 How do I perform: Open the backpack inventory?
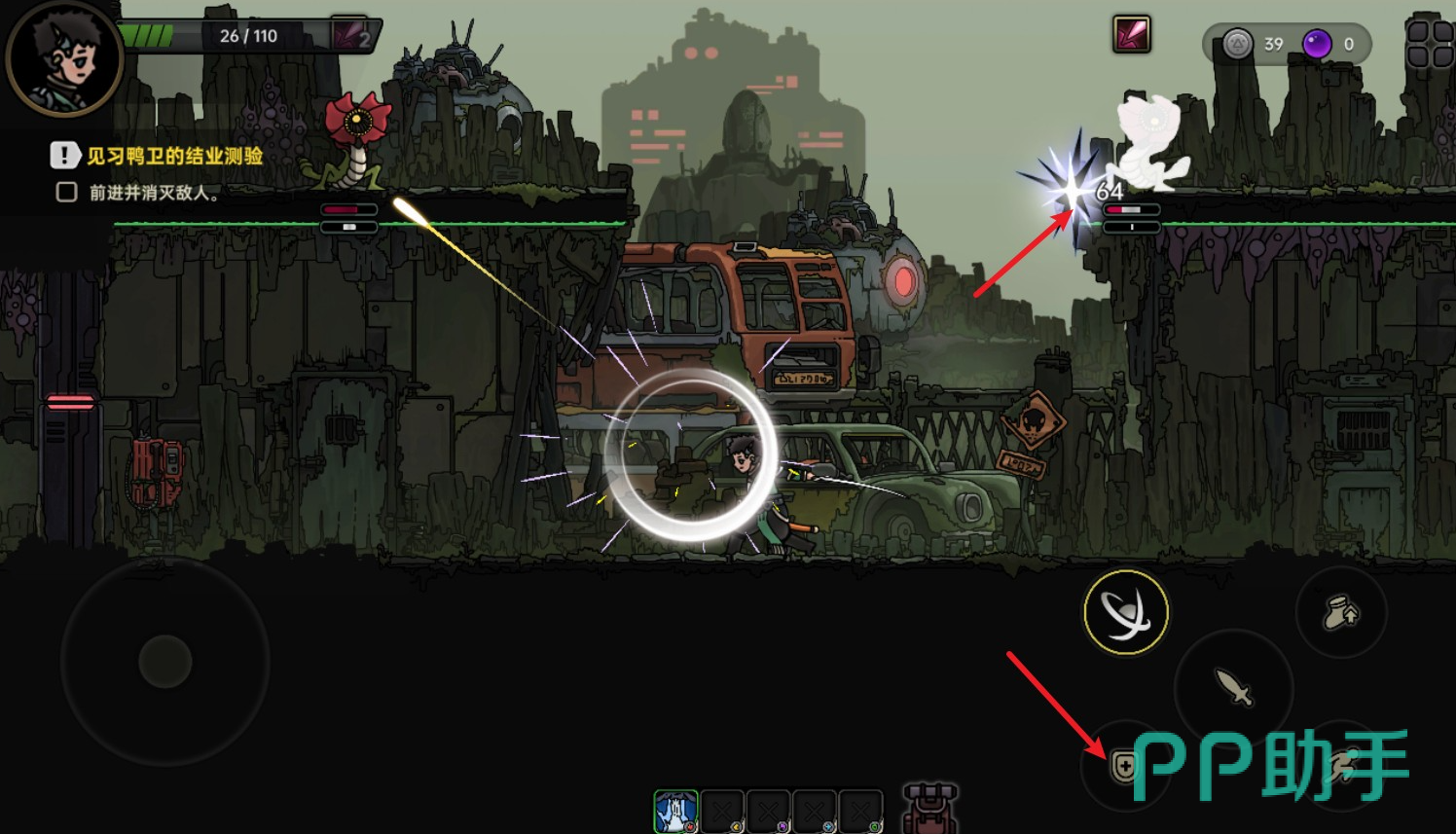click(929, 809)
